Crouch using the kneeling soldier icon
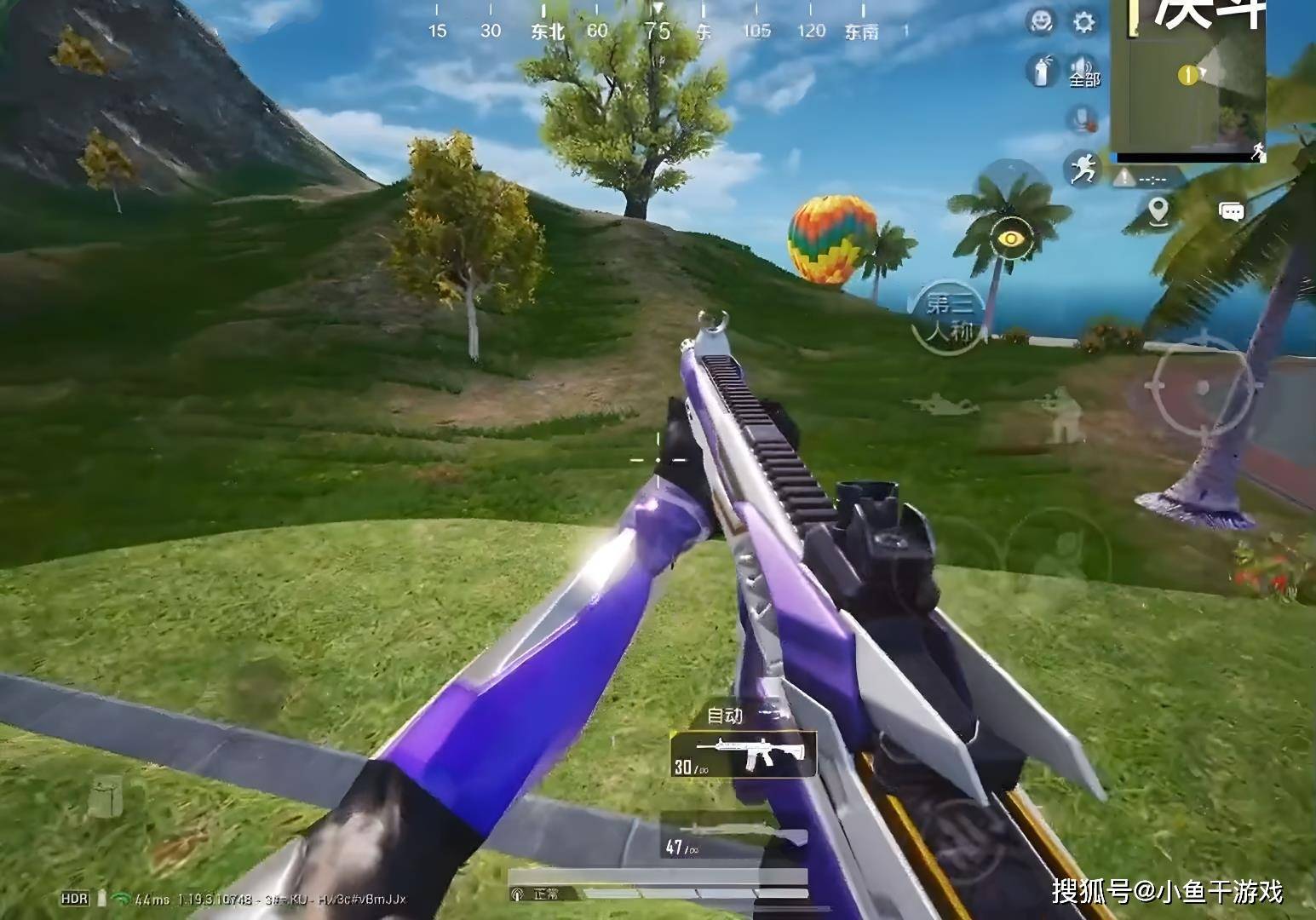Viewport: 1316px width, 920px height. (1060, 415)
